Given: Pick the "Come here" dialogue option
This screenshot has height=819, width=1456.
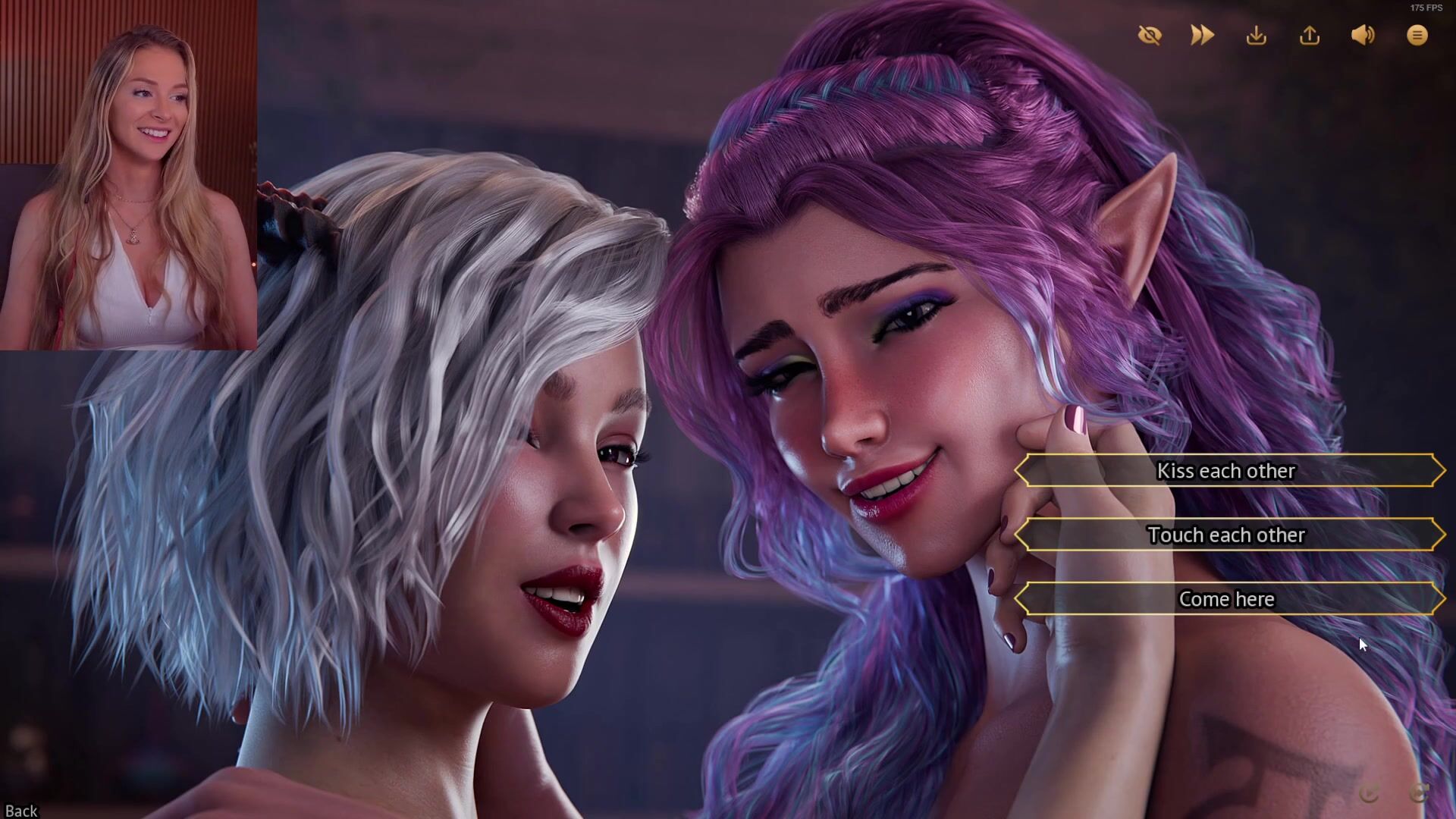Looking at the screenshot, I should [1227, 599].
